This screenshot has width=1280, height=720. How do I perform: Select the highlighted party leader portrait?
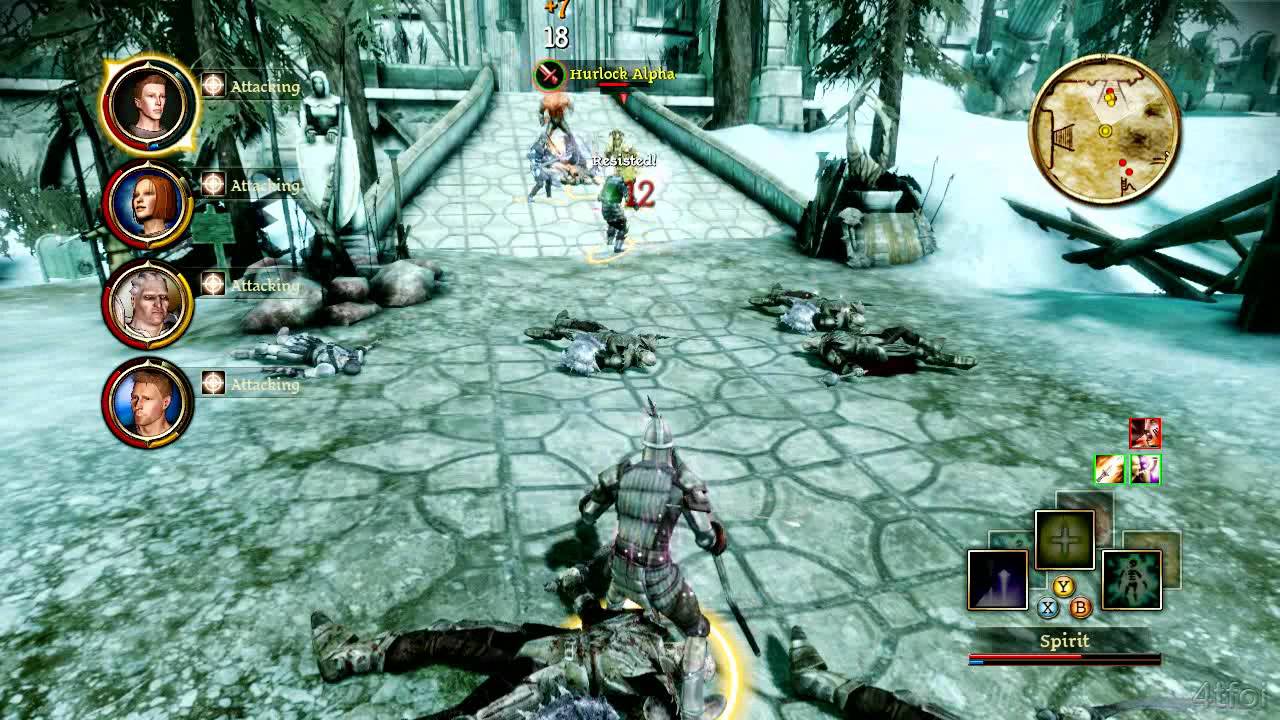[x=149, y=105]
